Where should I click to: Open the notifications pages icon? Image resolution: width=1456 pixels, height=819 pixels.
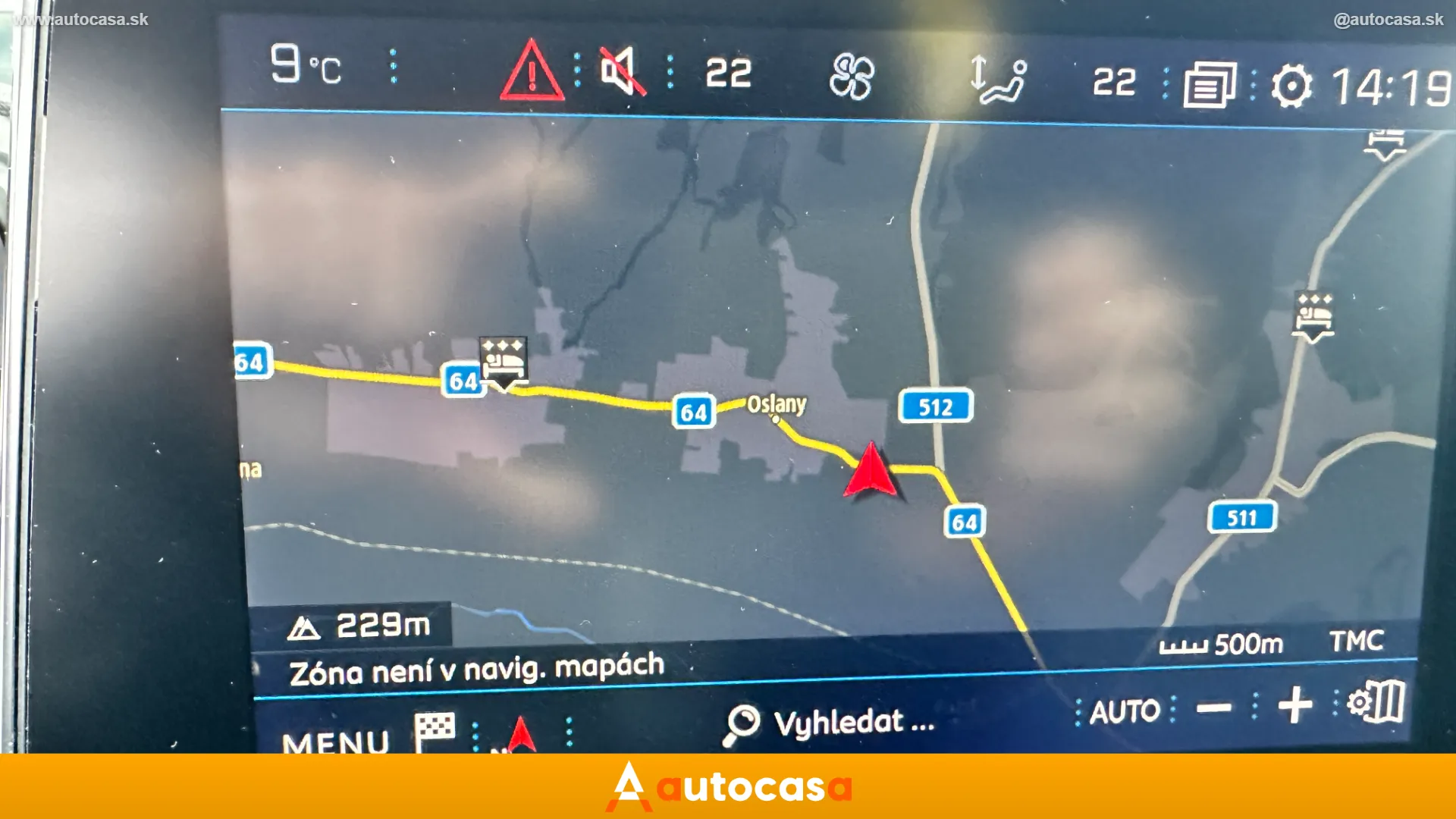click(x=1211, y=83)
